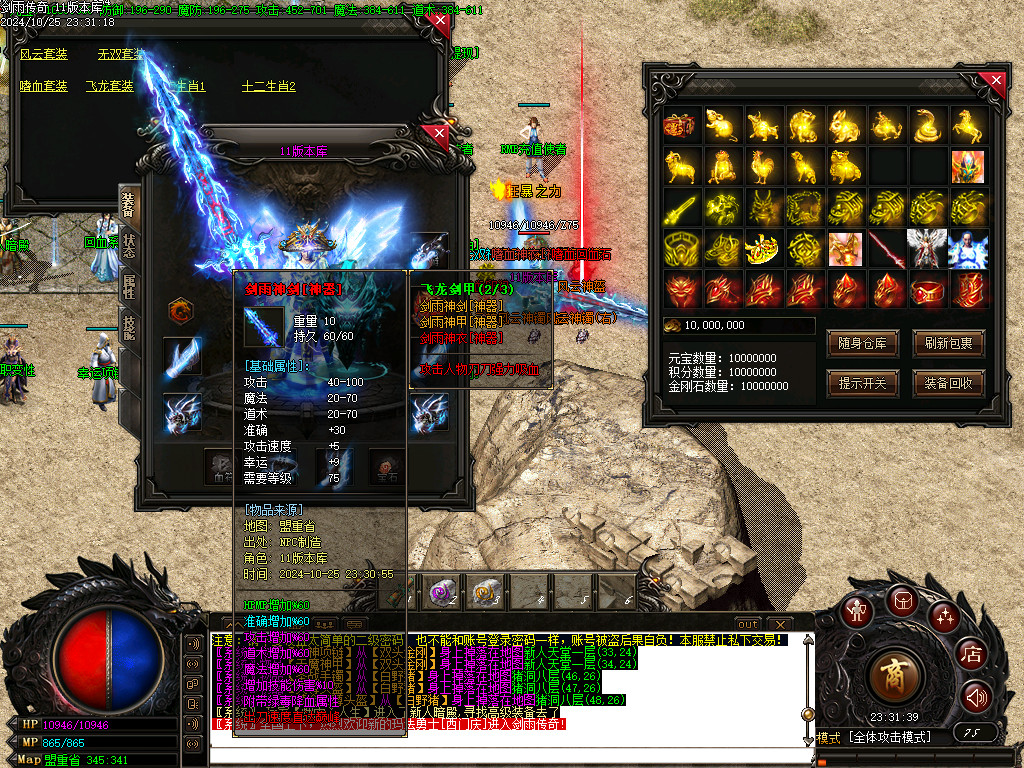Close the inventory bag window
This screenshot has height=768, width=1024.
click(x=995, y=81)
